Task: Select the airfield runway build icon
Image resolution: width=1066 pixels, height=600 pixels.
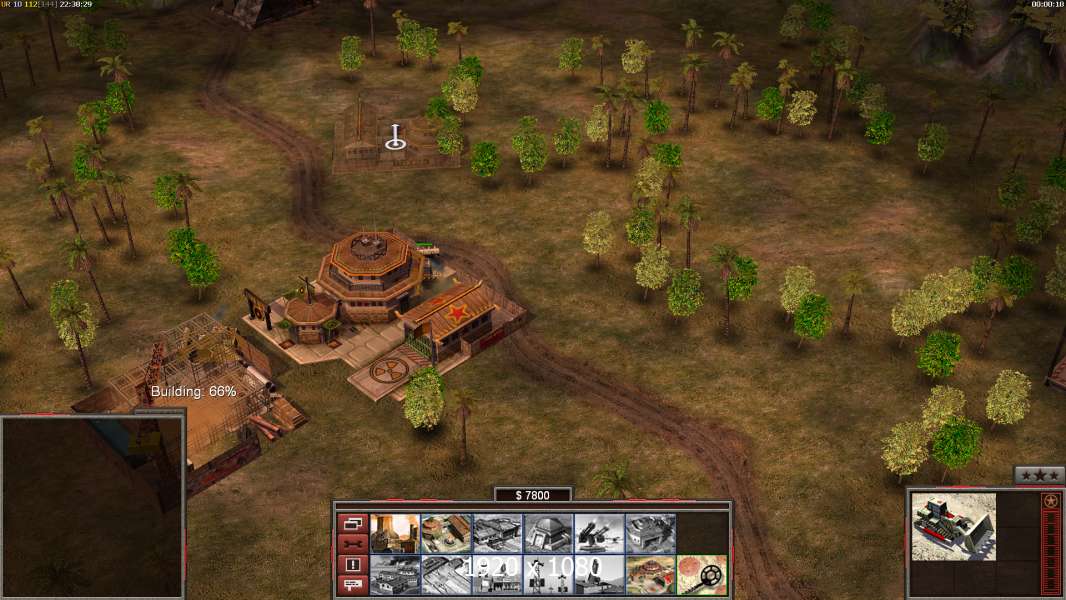Action: (x=446, y=575)
